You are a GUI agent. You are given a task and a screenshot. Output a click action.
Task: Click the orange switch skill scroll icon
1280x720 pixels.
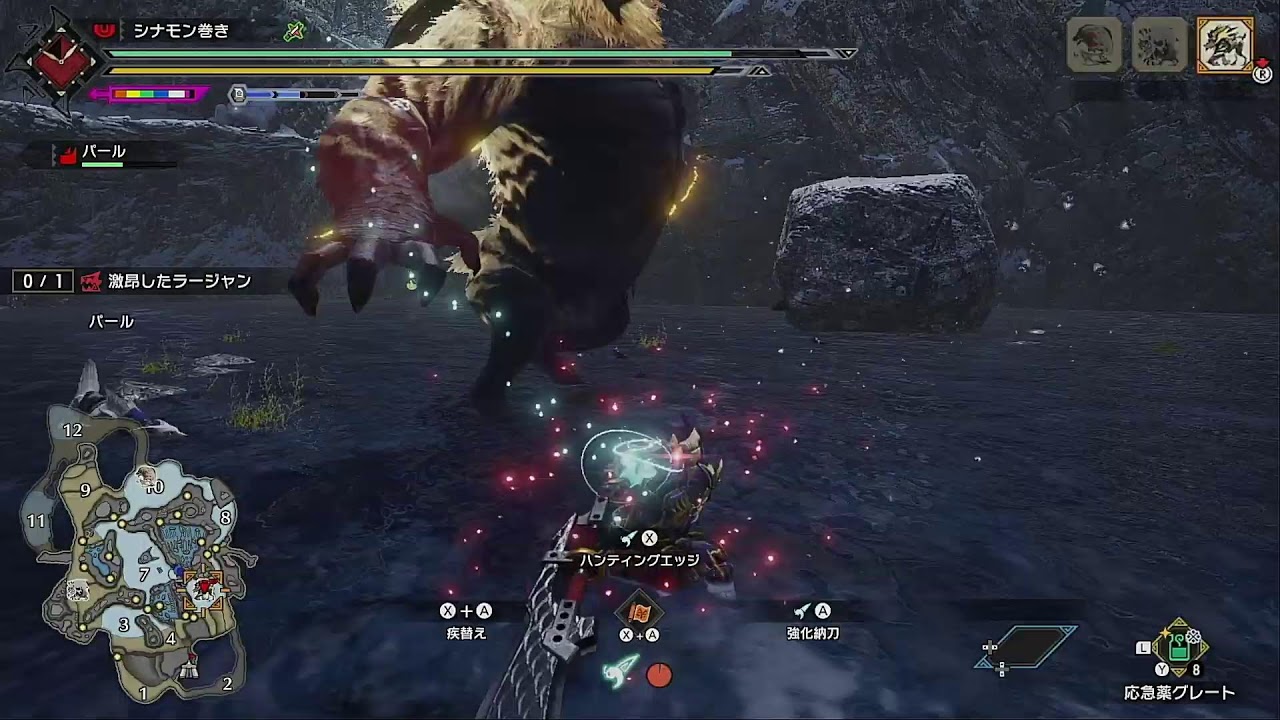point(639,611)
